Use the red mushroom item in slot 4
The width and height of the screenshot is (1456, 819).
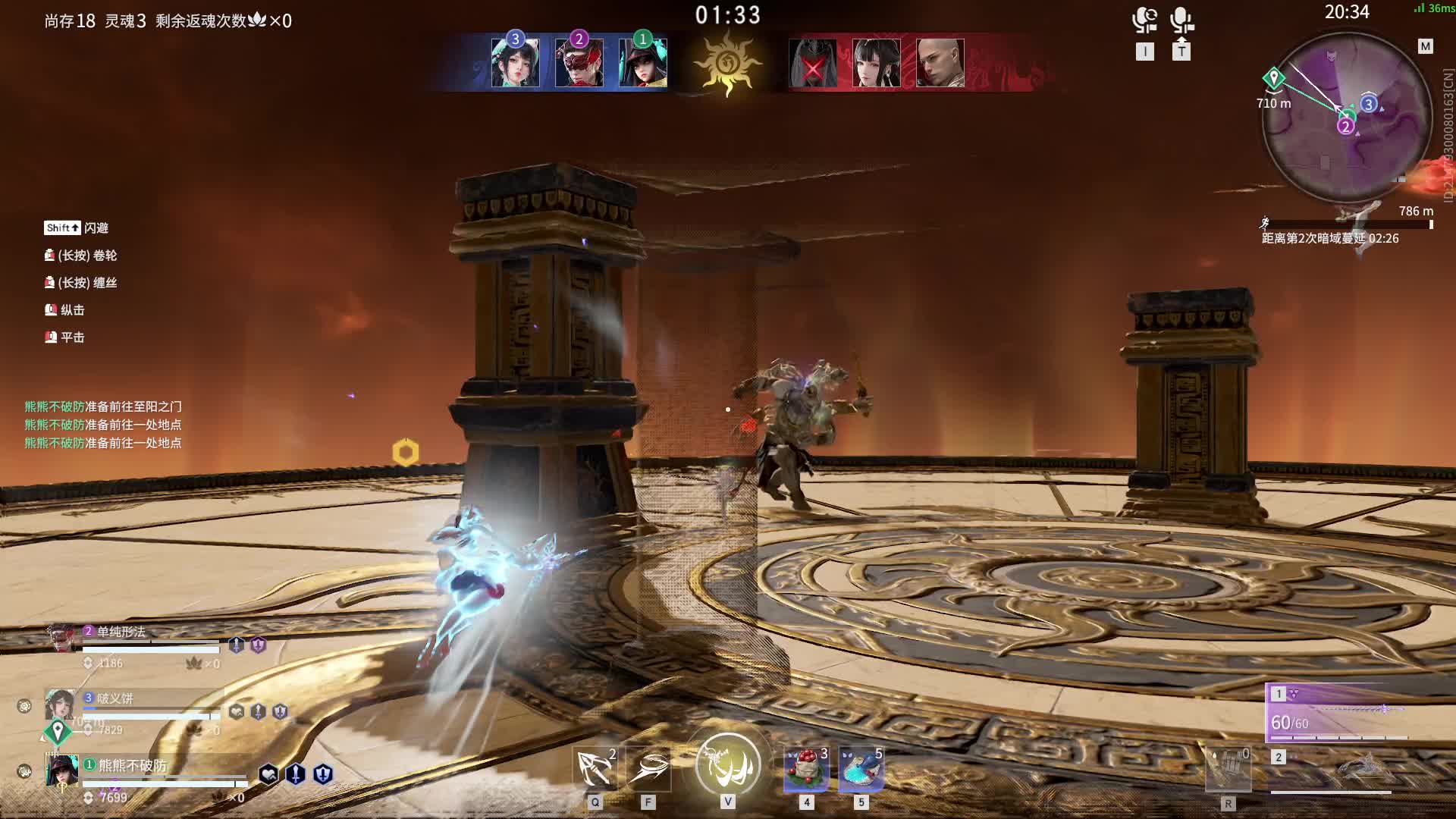pos(807,769)
